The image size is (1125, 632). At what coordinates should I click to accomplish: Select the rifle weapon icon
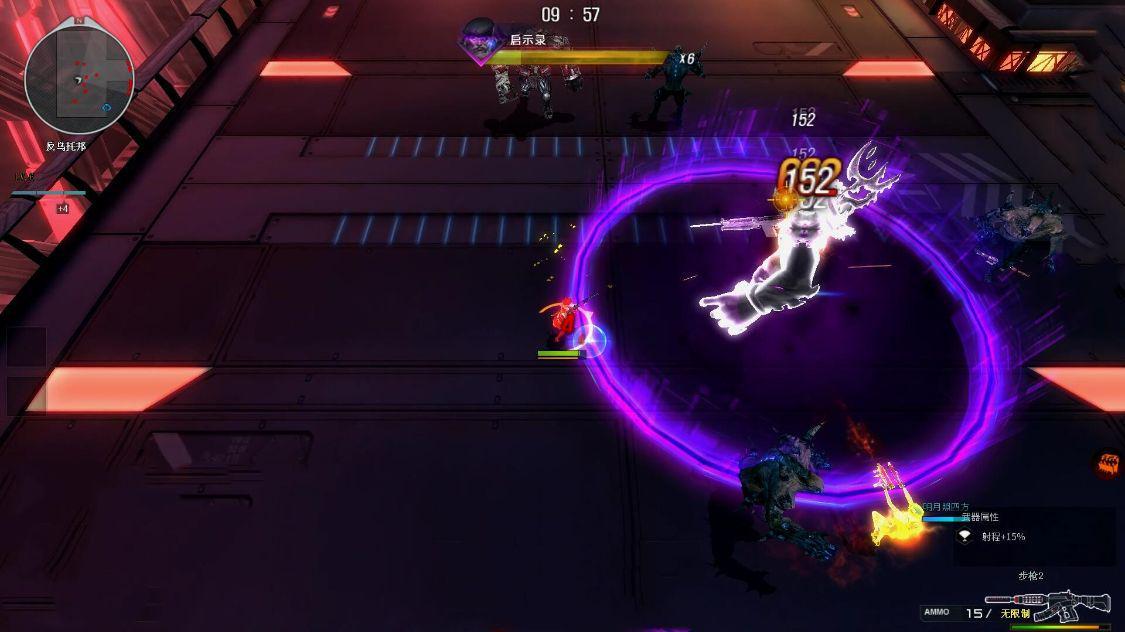[1048, 604]
